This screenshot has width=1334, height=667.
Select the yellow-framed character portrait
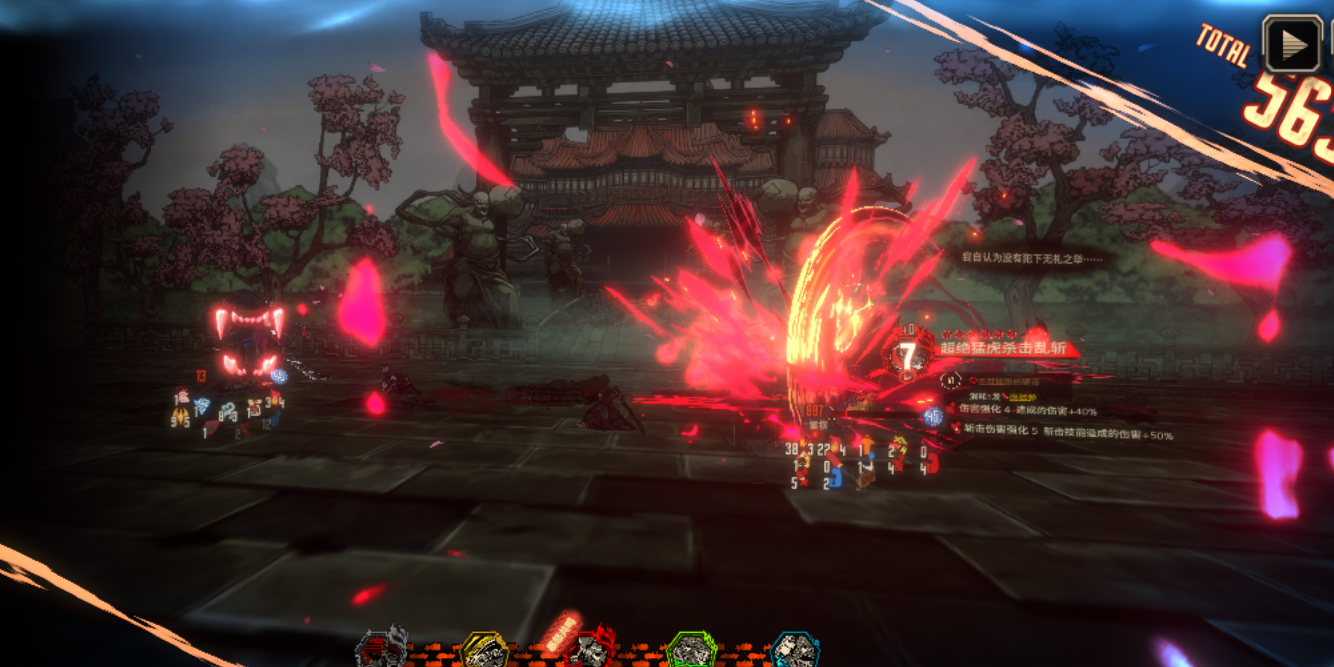(485, 652)
